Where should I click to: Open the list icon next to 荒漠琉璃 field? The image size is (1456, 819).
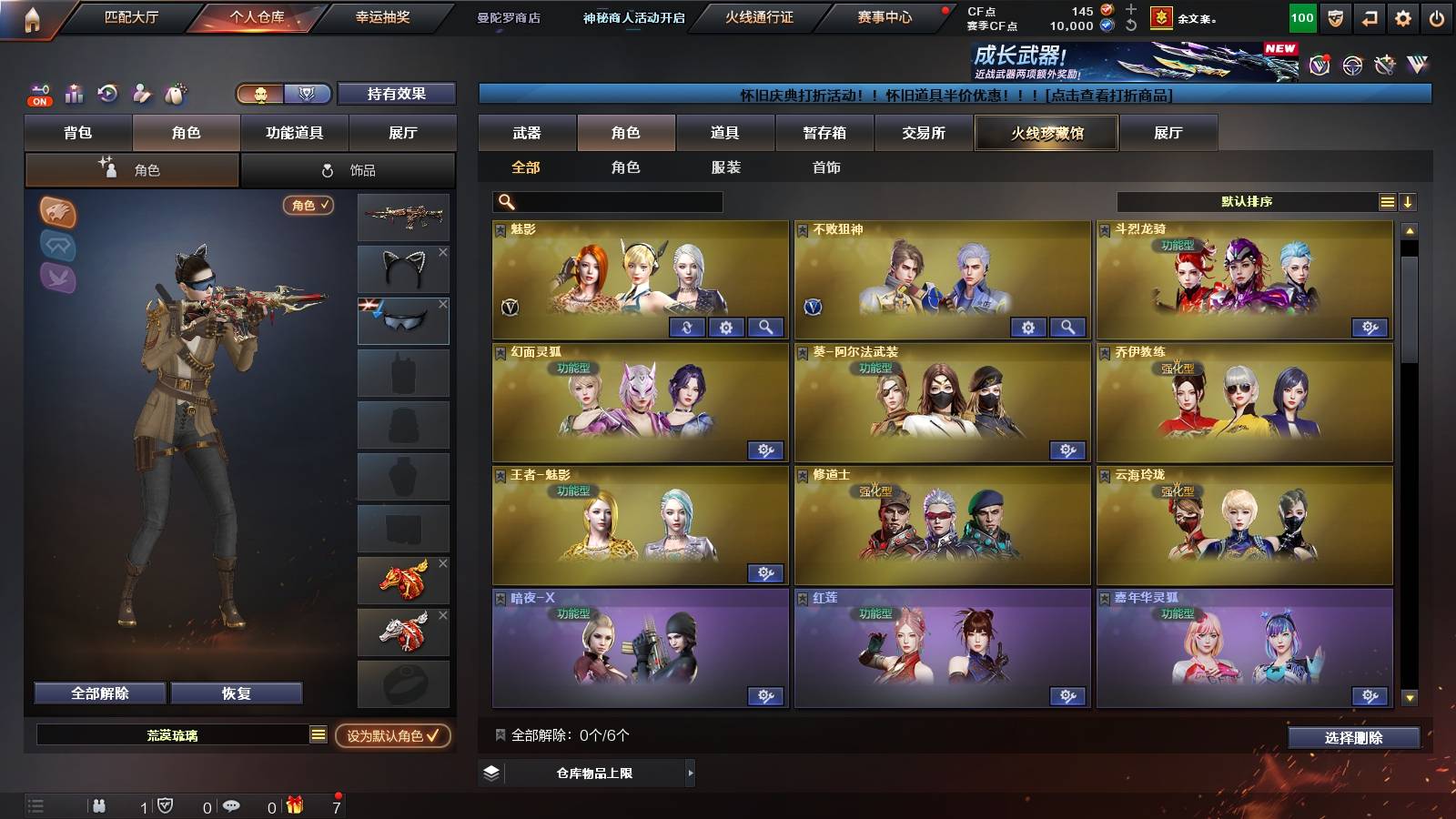click(317, 733)
